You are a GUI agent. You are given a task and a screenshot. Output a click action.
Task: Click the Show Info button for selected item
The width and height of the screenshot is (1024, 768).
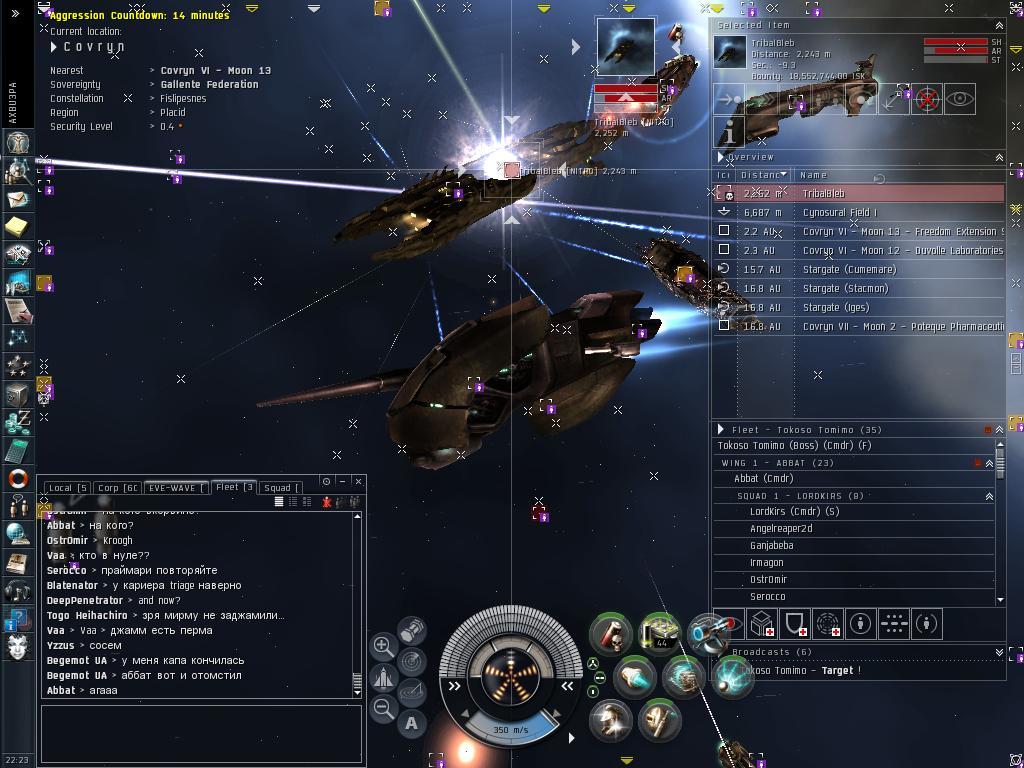(x=730, y=131)
